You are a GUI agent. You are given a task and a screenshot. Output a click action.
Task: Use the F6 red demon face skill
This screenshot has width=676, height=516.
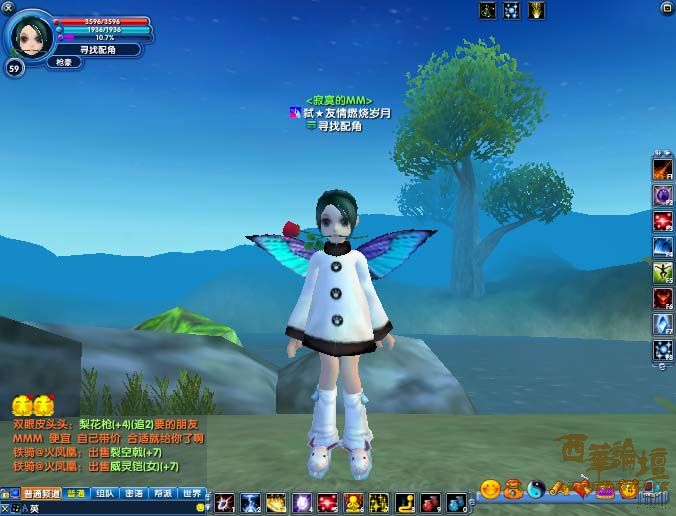coord(663,298)
